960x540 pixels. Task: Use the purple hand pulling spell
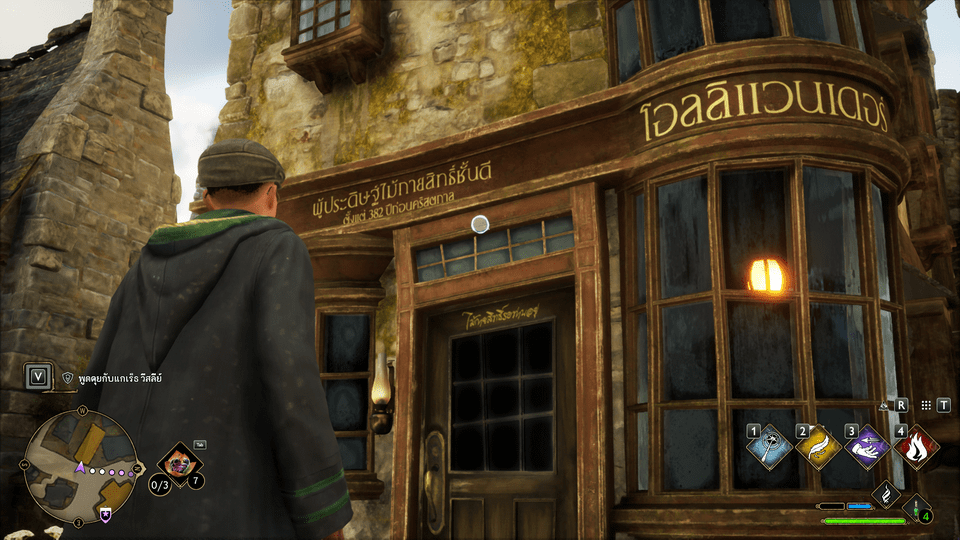(x=866, y=447)
